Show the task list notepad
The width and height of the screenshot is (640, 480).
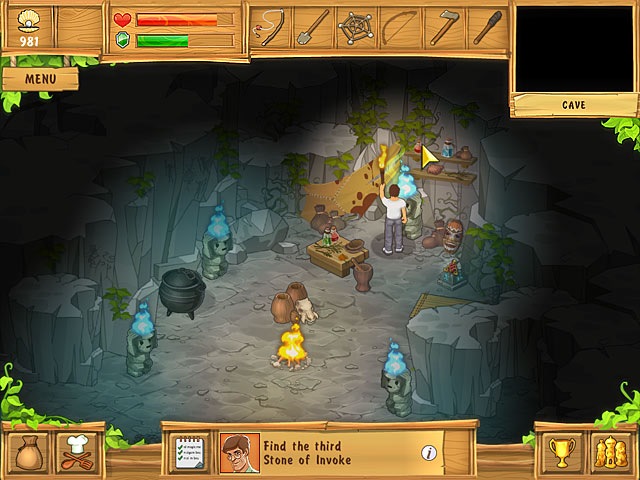(x=188, y=452)
